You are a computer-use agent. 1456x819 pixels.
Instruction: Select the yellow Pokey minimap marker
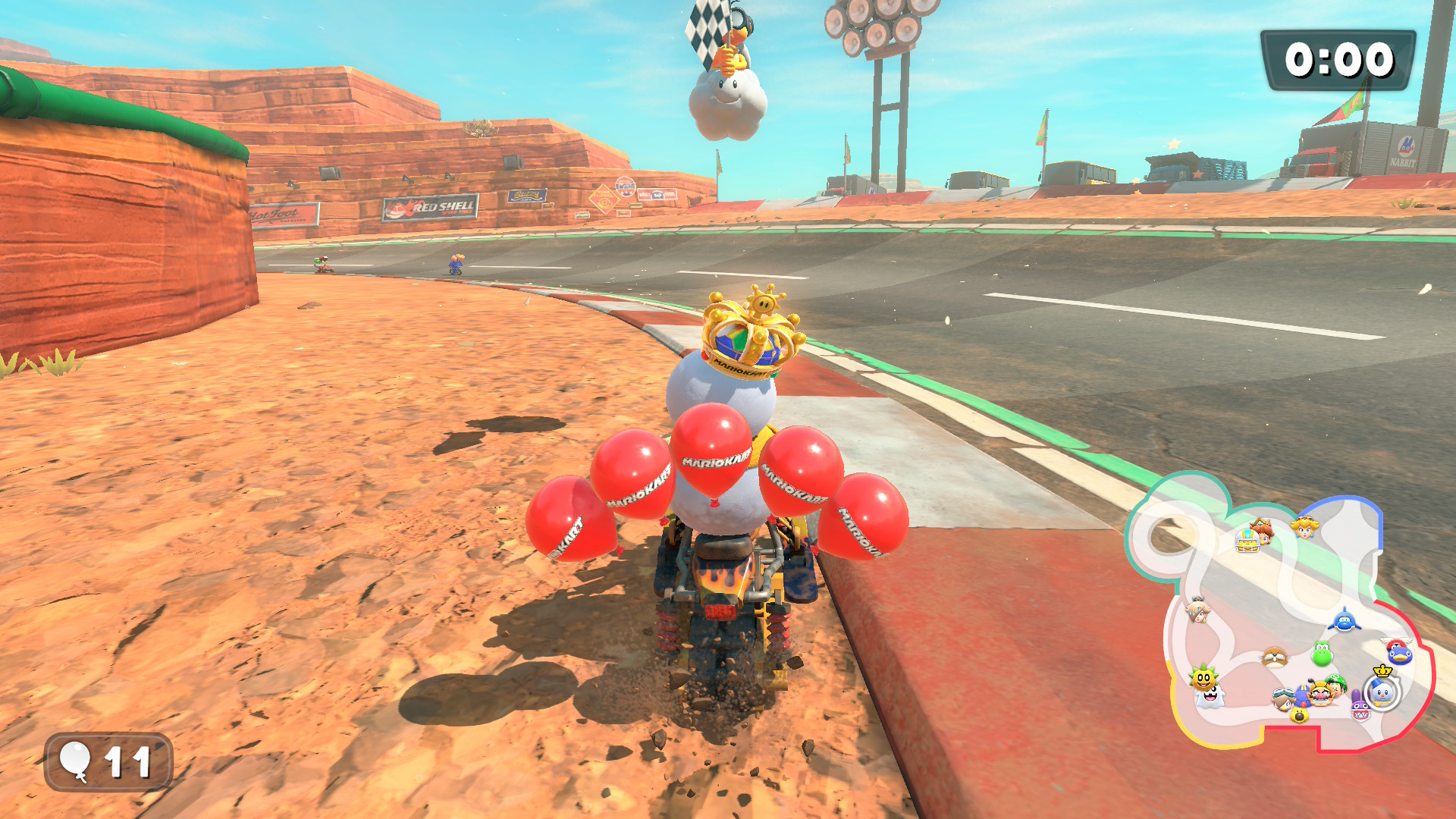click(1203, 676)
